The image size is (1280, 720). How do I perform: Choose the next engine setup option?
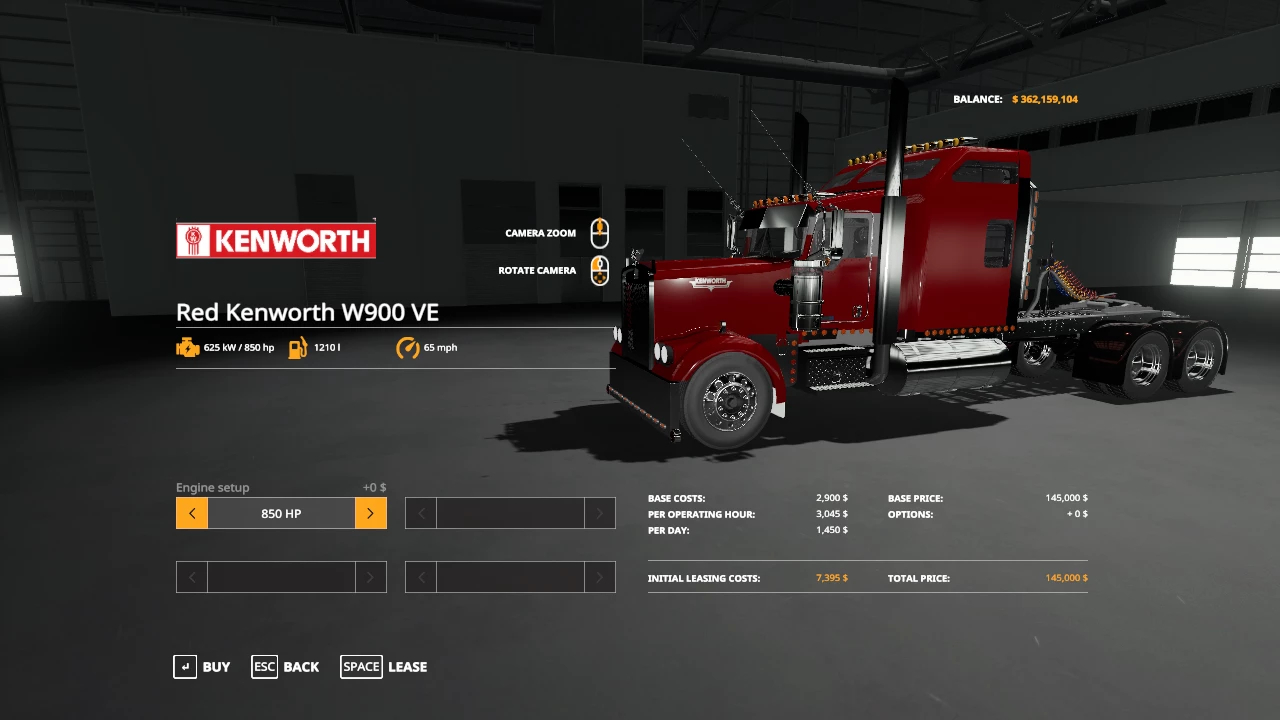[370, 513]
